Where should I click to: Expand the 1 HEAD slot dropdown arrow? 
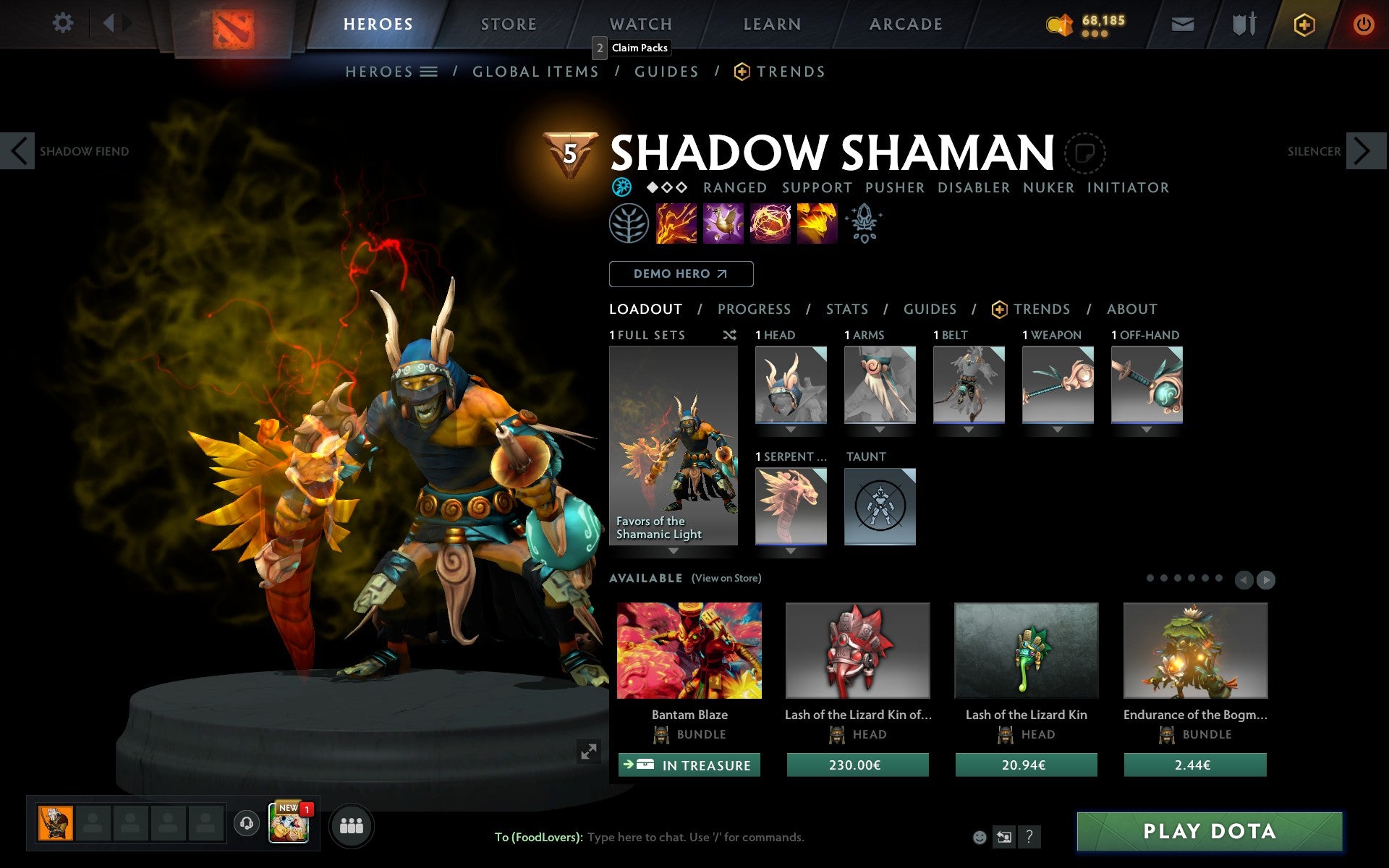coord(790,427)
